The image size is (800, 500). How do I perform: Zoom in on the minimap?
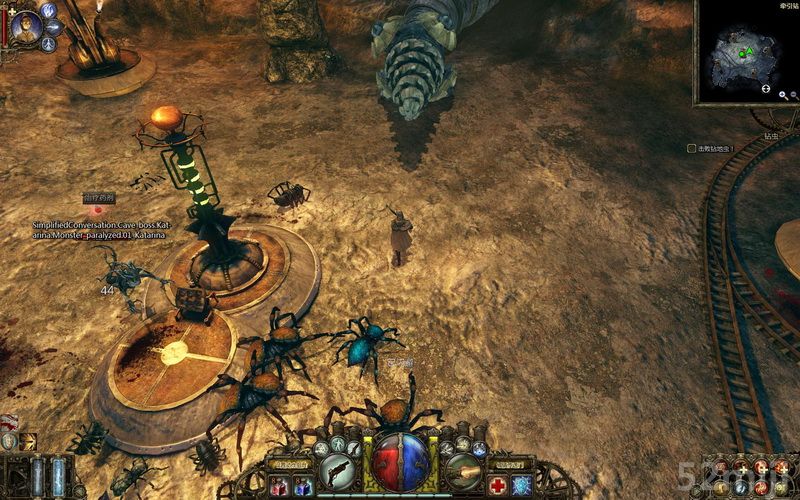(781, 96)
